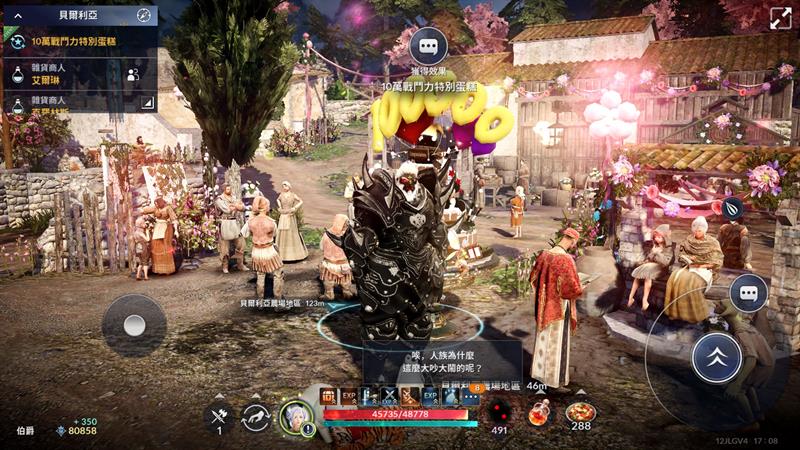Use the food dish item slot
Viewport: 800px width, 450px height.
(x=579, y=412)
